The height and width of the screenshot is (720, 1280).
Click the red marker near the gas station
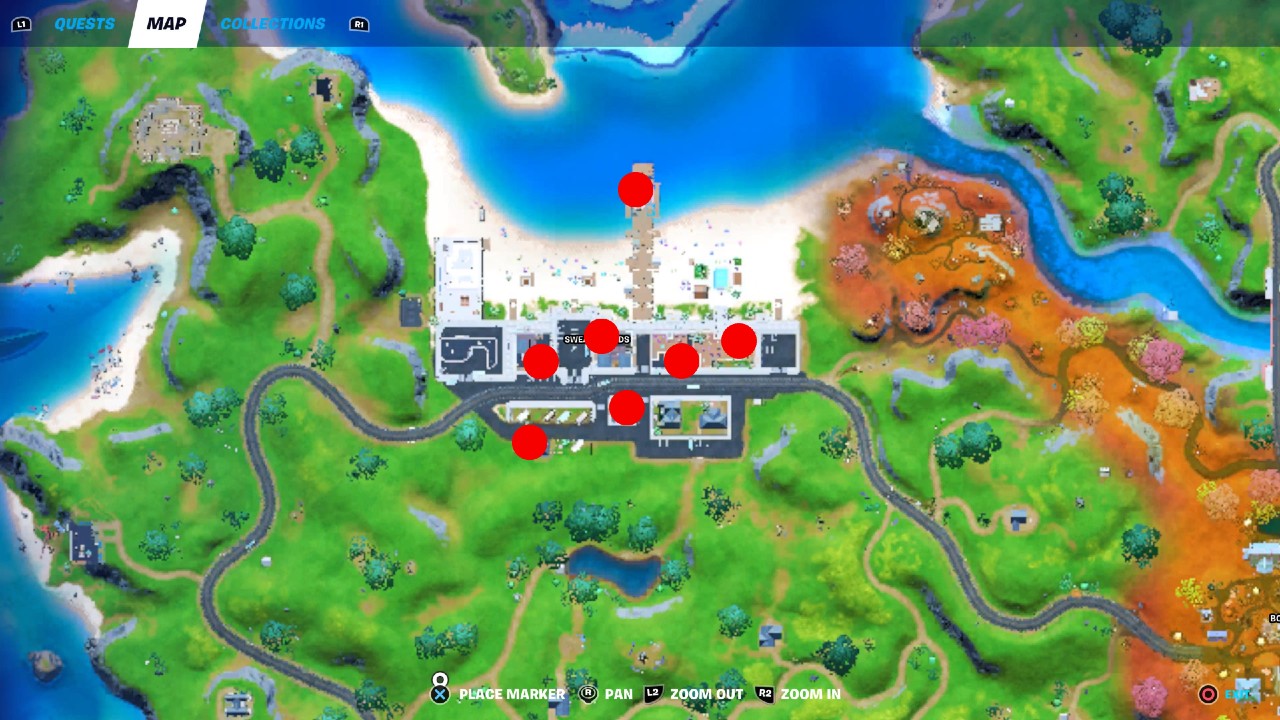tap(625, 406)
